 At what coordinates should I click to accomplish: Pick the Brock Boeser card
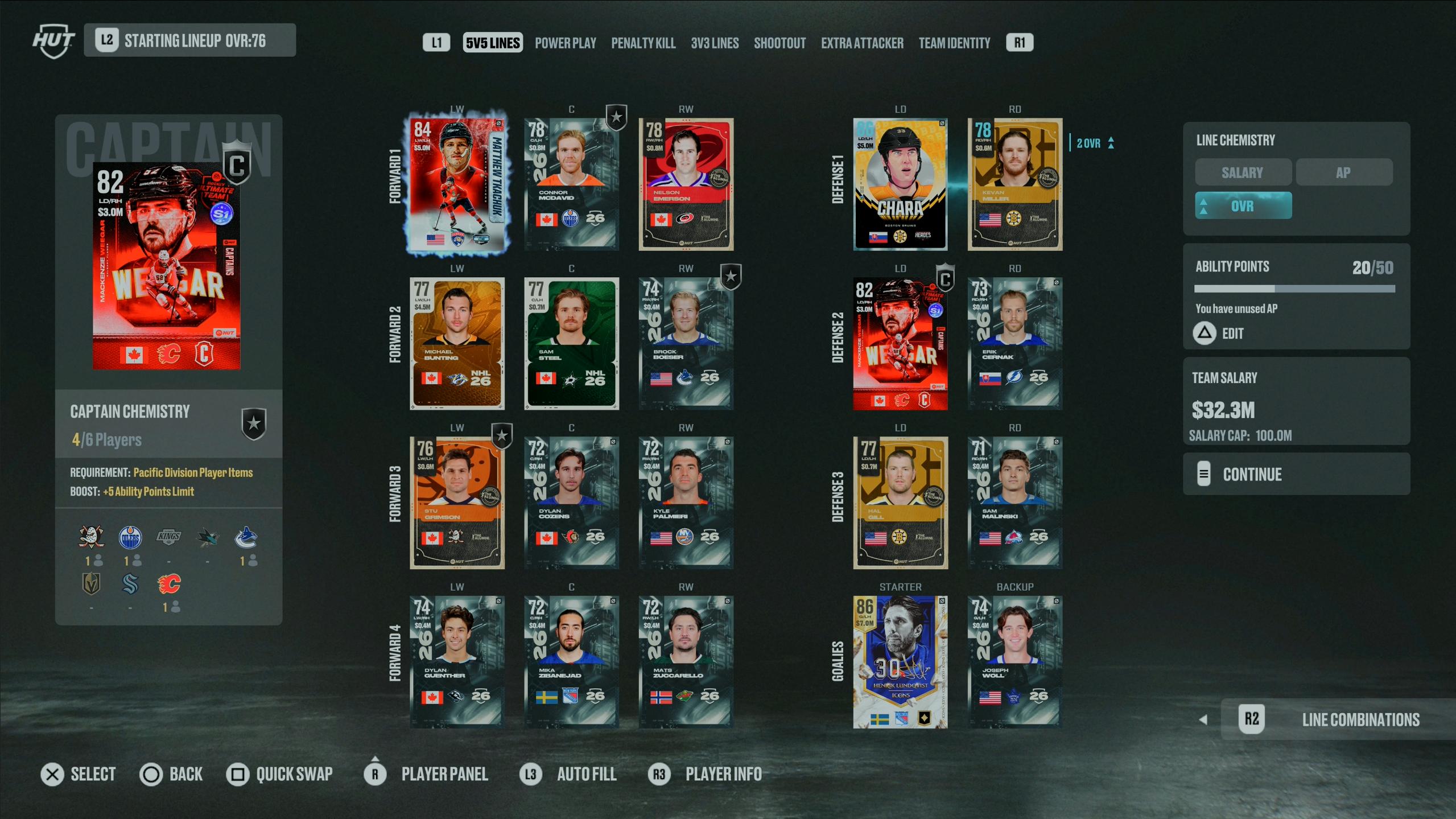686,343
